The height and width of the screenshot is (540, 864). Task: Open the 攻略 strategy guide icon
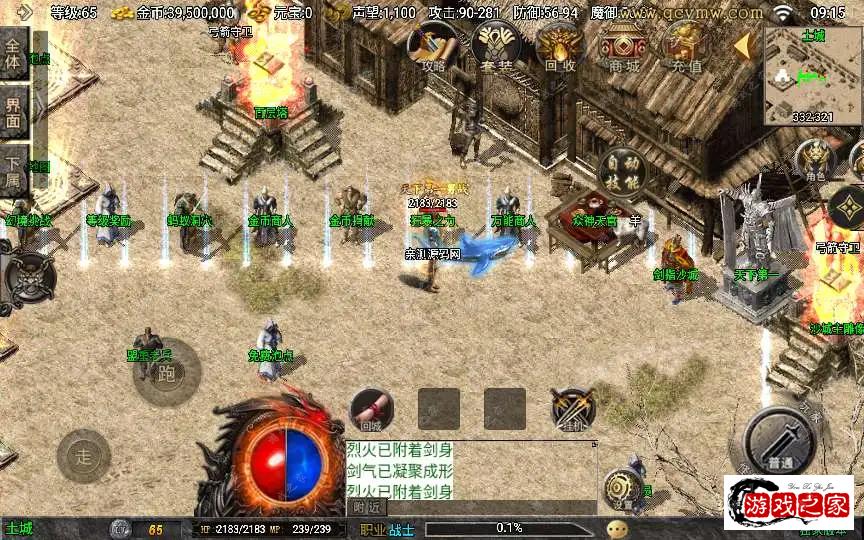pos(432,46)
